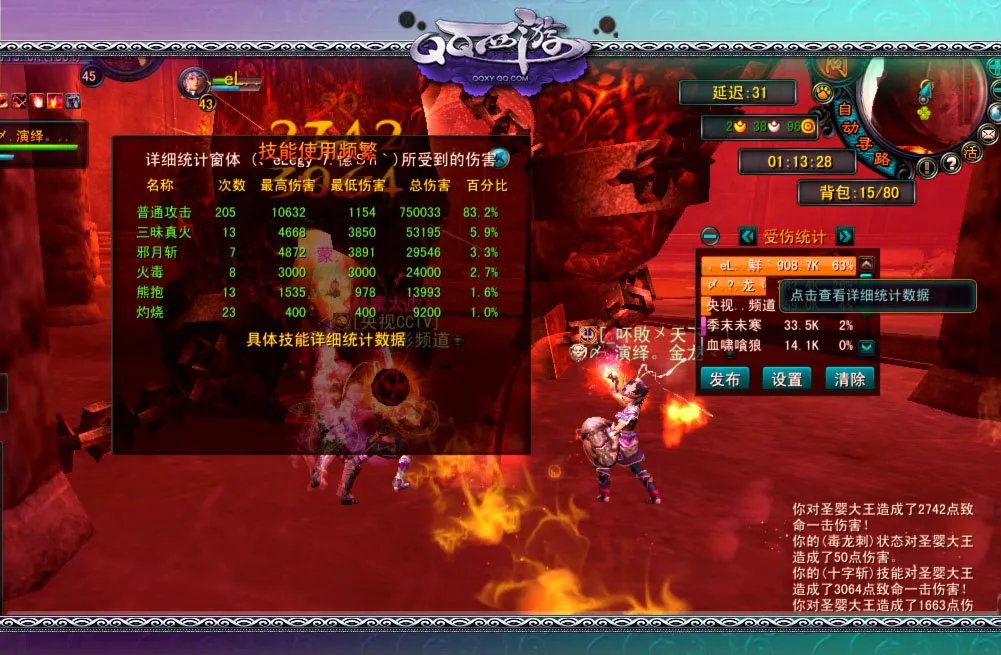Image resolution: width=1001 pixels, height=655 pixels.
Task: Select the 季末未寒 row in the damage list
Action: point(777,325)
